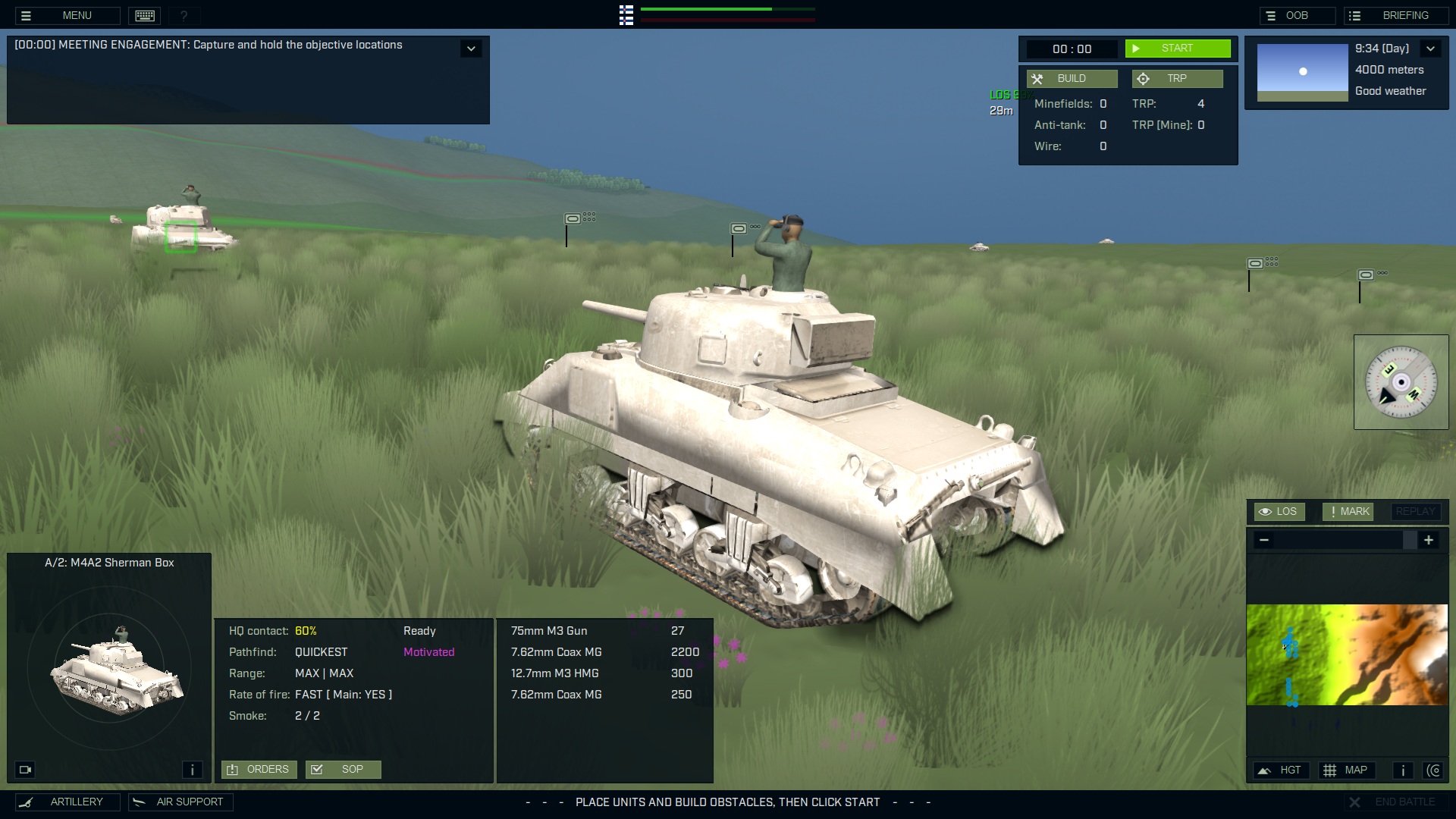Toggle HGT height map view
This screenshot has width=1456, height=819.
(1282, 770)
